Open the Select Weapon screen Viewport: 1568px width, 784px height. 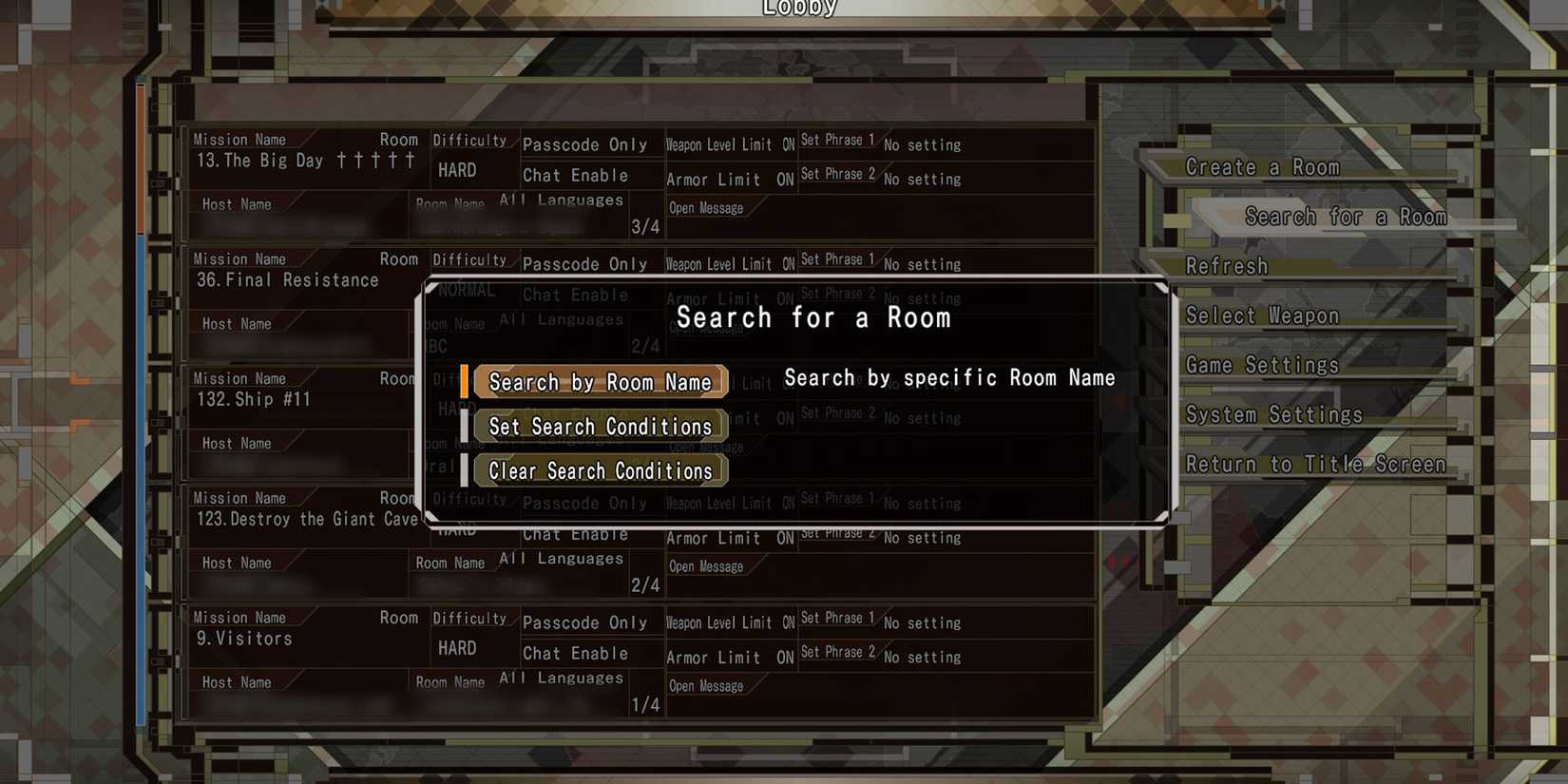coord(1262,315)
